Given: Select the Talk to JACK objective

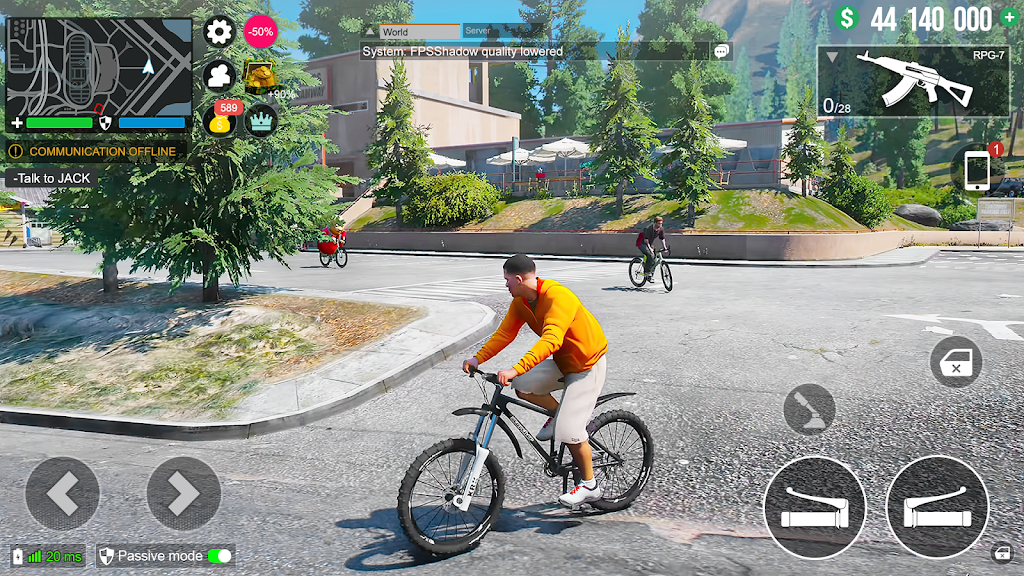Looking at the screenshot, I should [52, 178].
